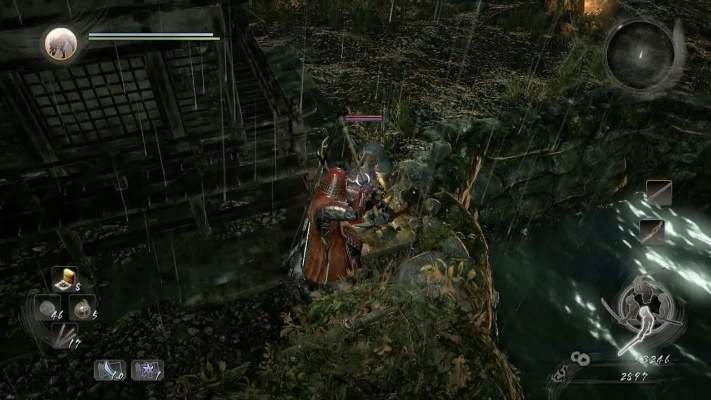The height and width of the screenshot is (400, 711).
Task: Select the guardian spirit portrait
Action: point(61,44)
